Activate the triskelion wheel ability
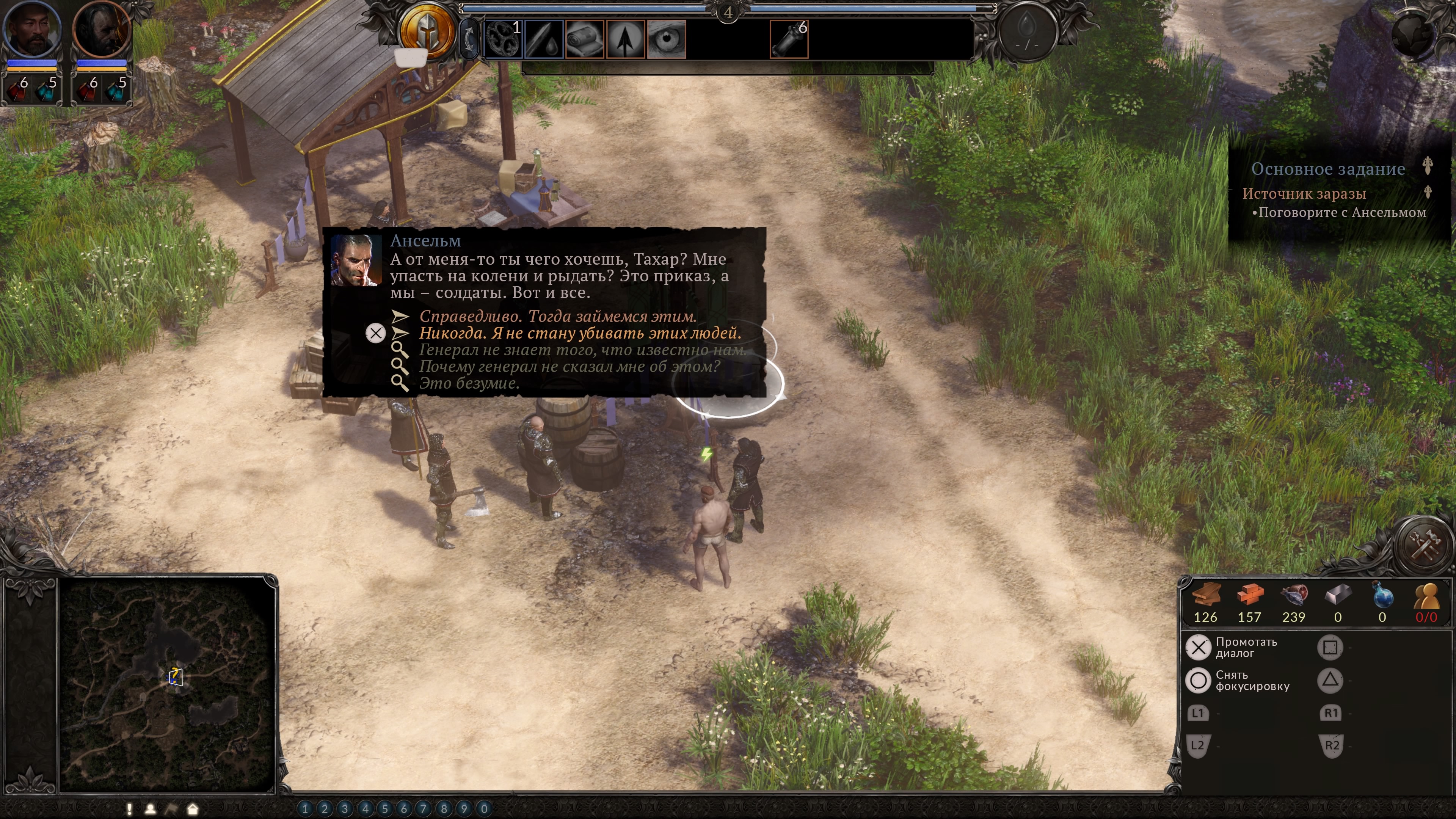The width and height of the screenshot is (1456, 819). 503,39
